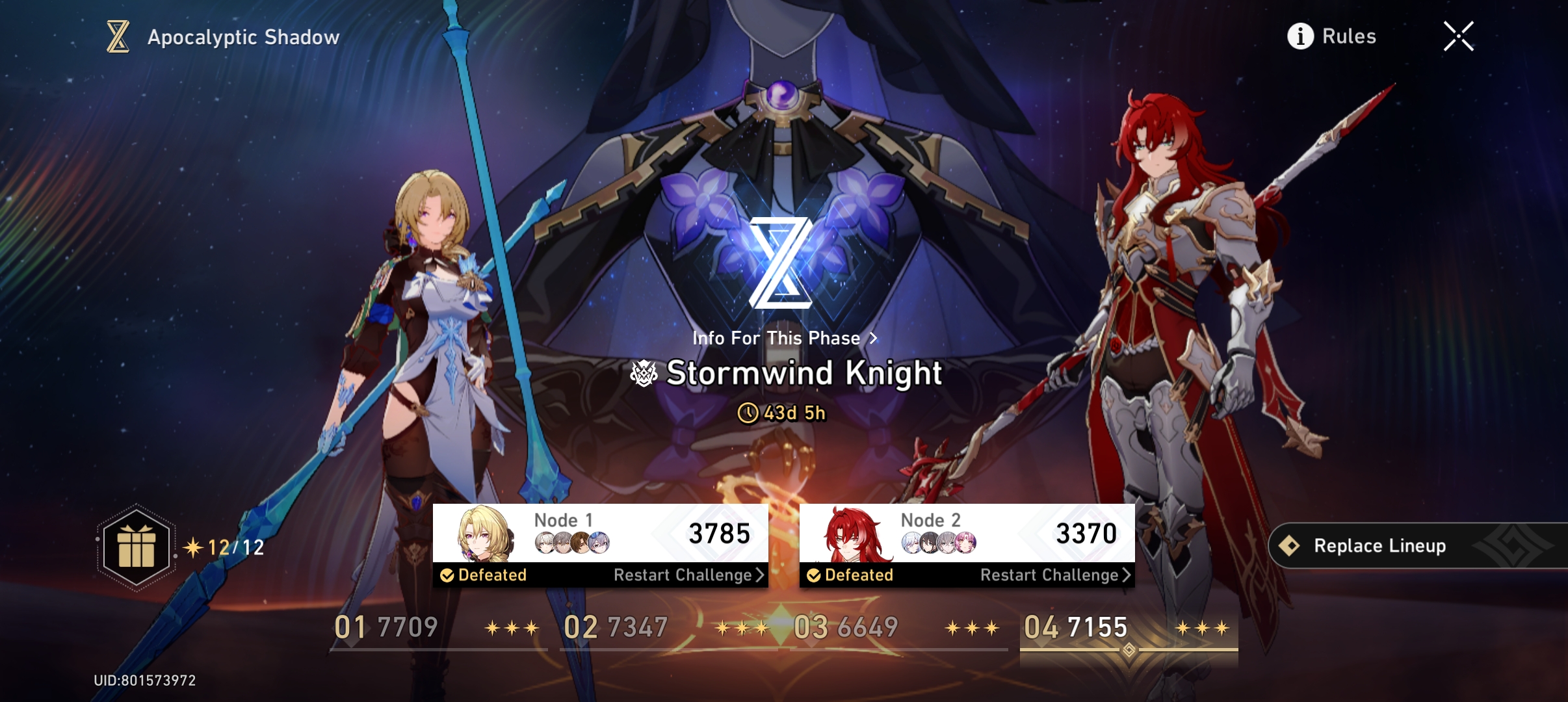The height and width of the screenshot is (702, 1568).
Task: Click the Defeated checkmark badge on Node 1
Action: [446, 575]
